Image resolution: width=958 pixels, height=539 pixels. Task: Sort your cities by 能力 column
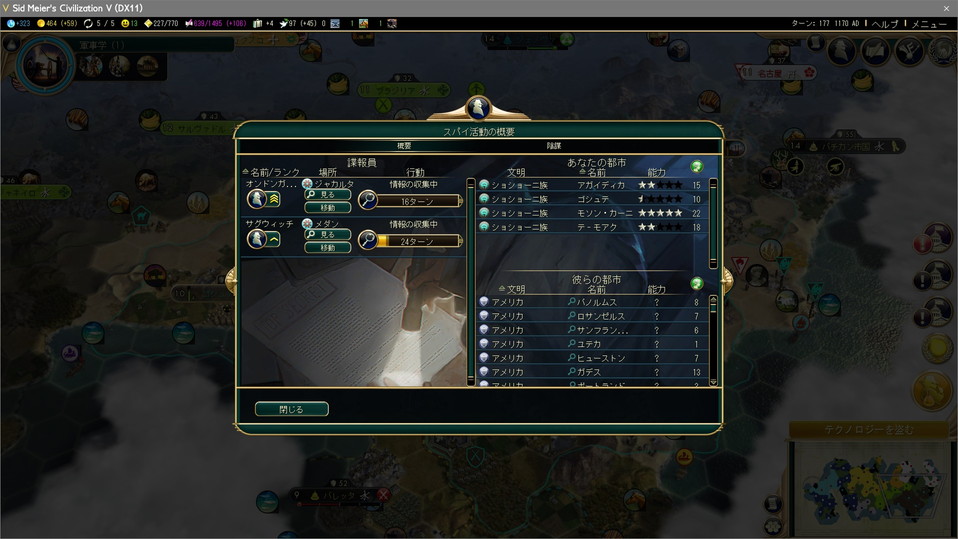[656, 172]
